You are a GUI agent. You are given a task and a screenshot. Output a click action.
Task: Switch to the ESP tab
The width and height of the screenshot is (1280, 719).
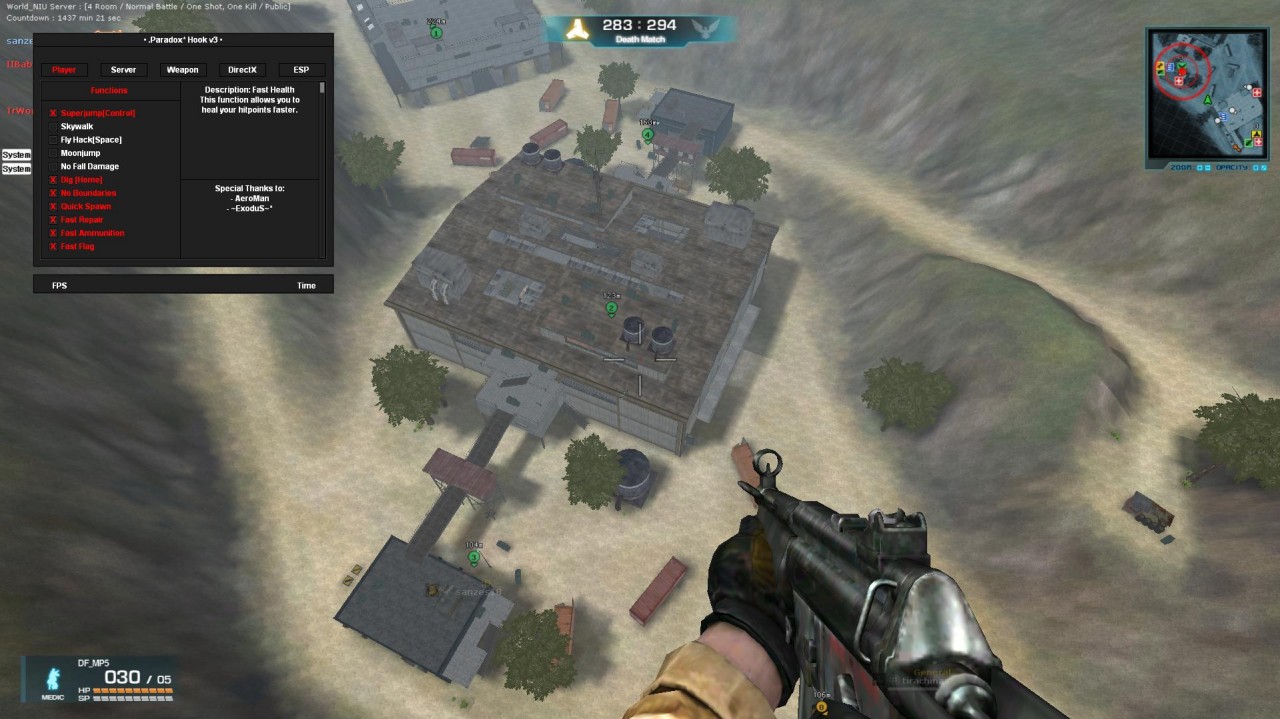pyautogui.click(x=301, y=70)
